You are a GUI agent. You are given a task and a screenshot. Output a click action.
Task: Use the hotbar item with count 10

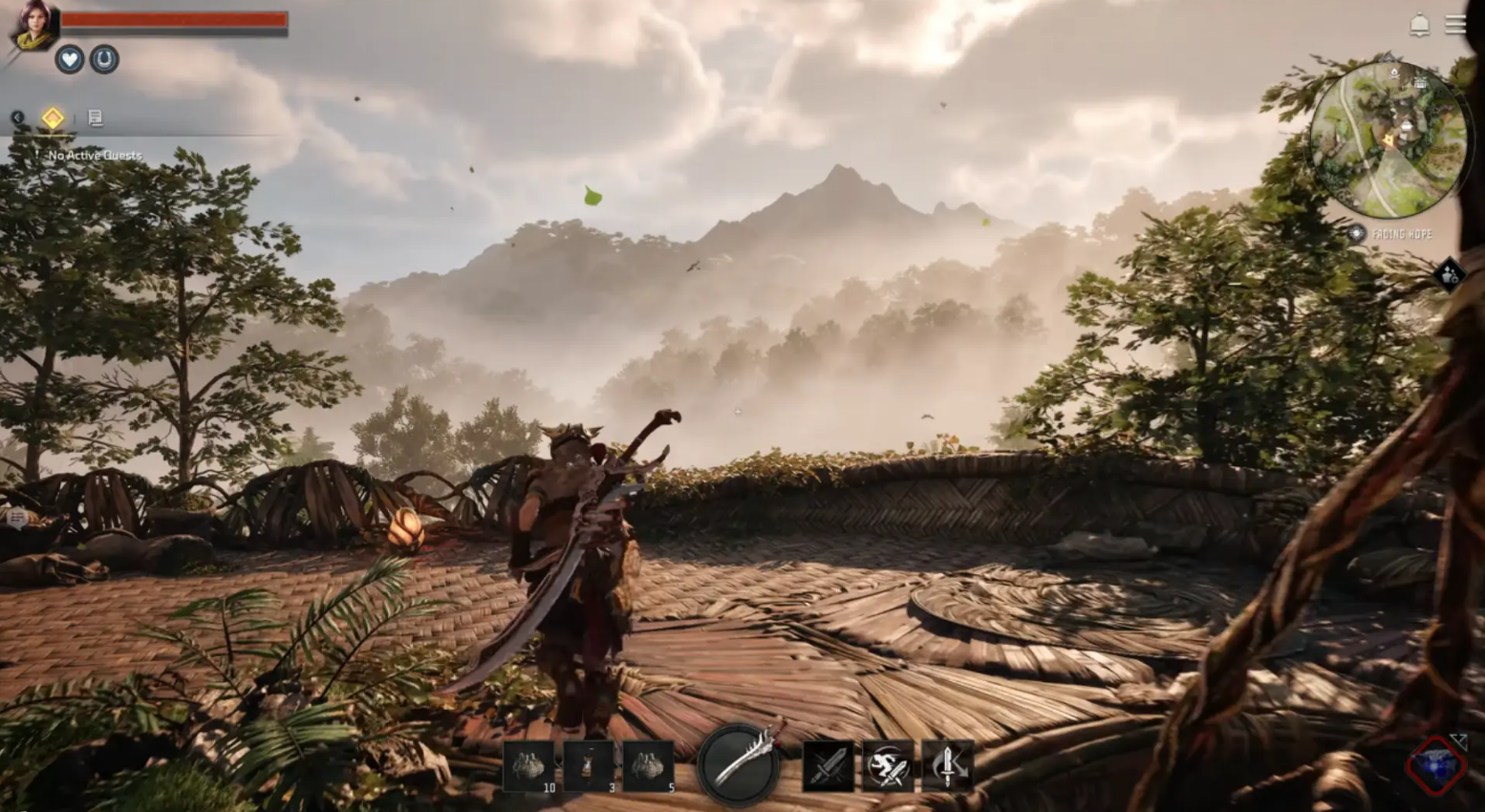point(528,766)
